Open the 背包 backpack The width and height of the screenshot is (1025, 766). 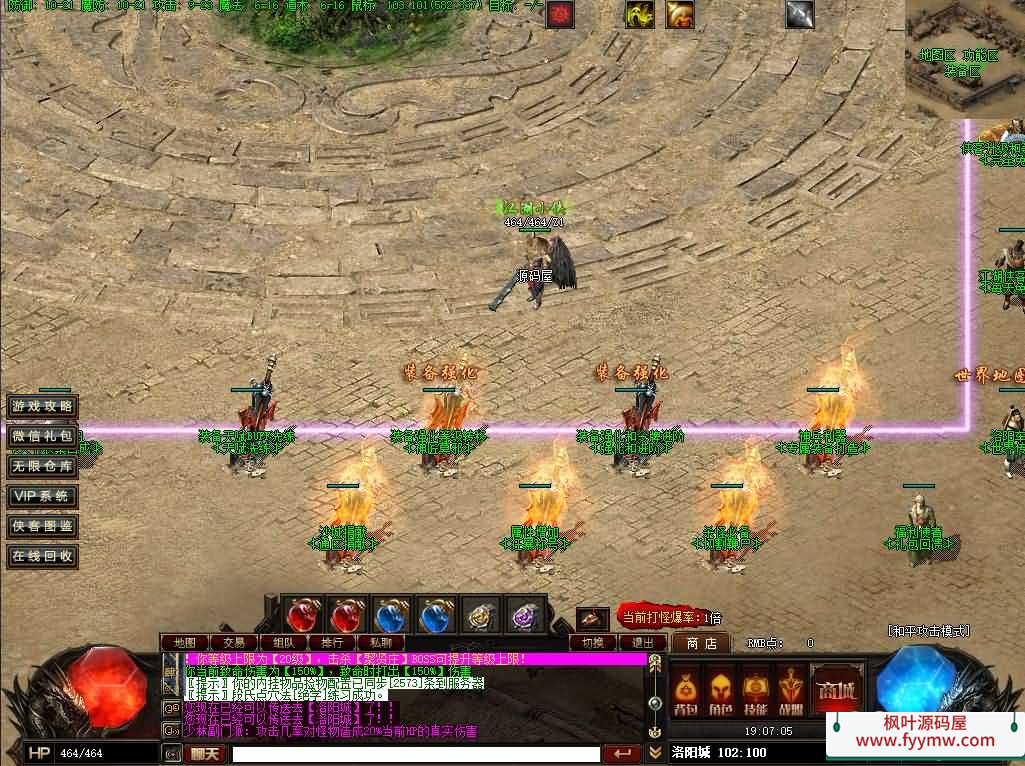[685, 688]
